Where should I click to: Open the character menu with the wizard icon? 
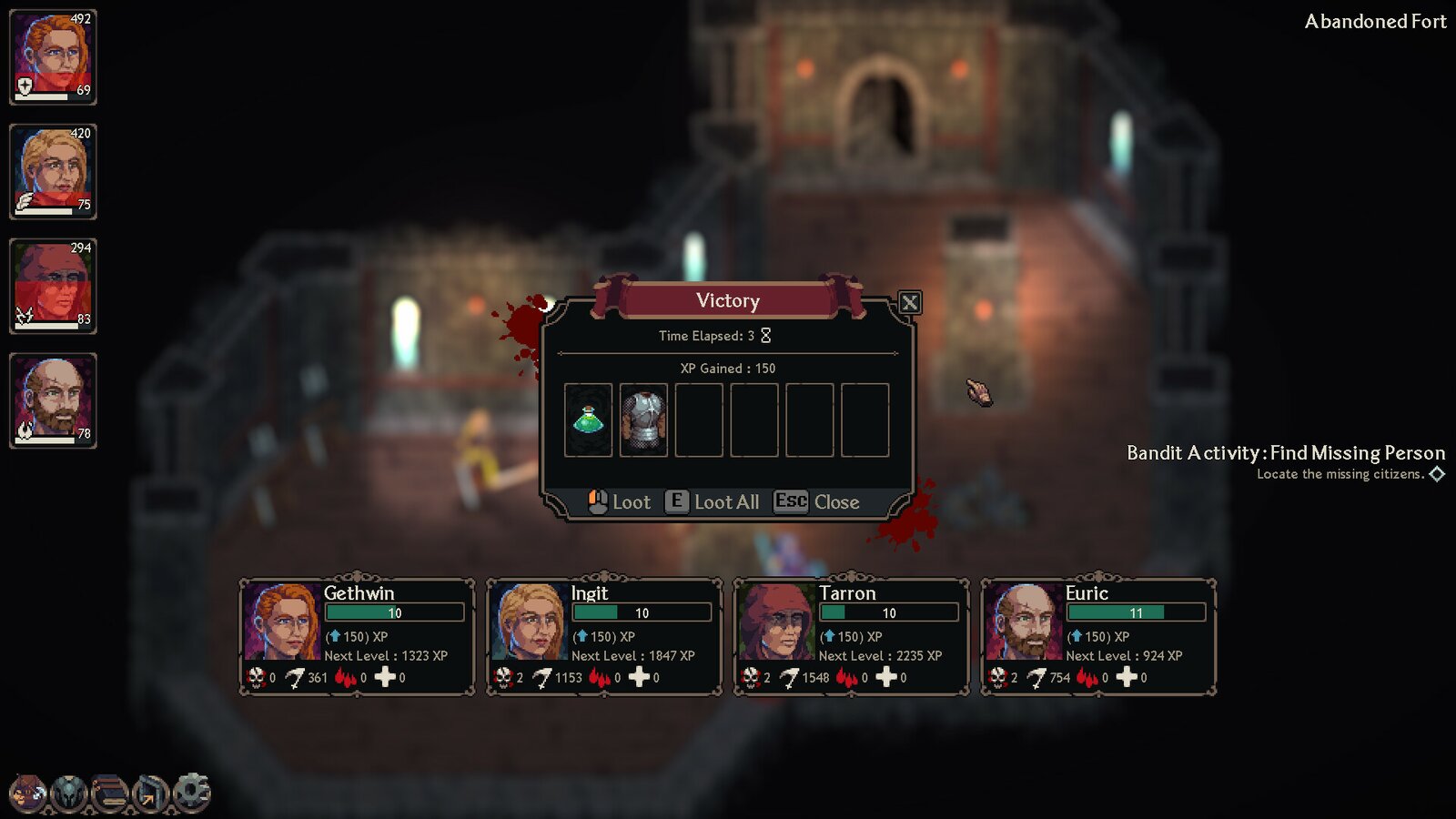27,793
